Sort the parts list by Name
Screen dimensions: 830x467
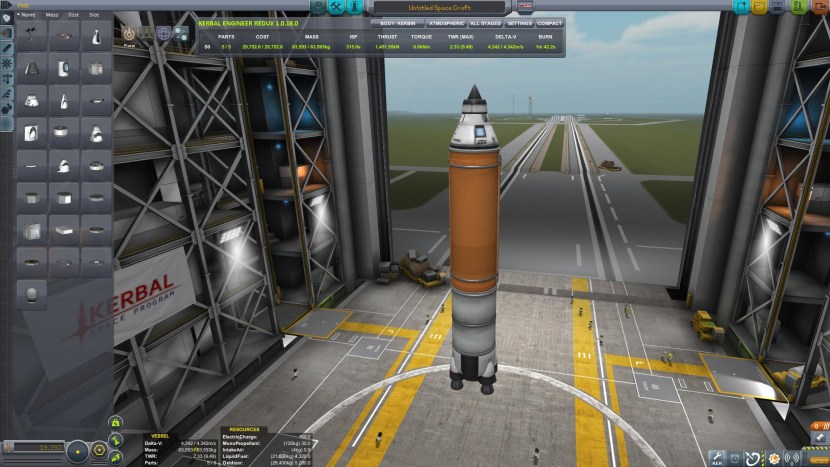27,15
